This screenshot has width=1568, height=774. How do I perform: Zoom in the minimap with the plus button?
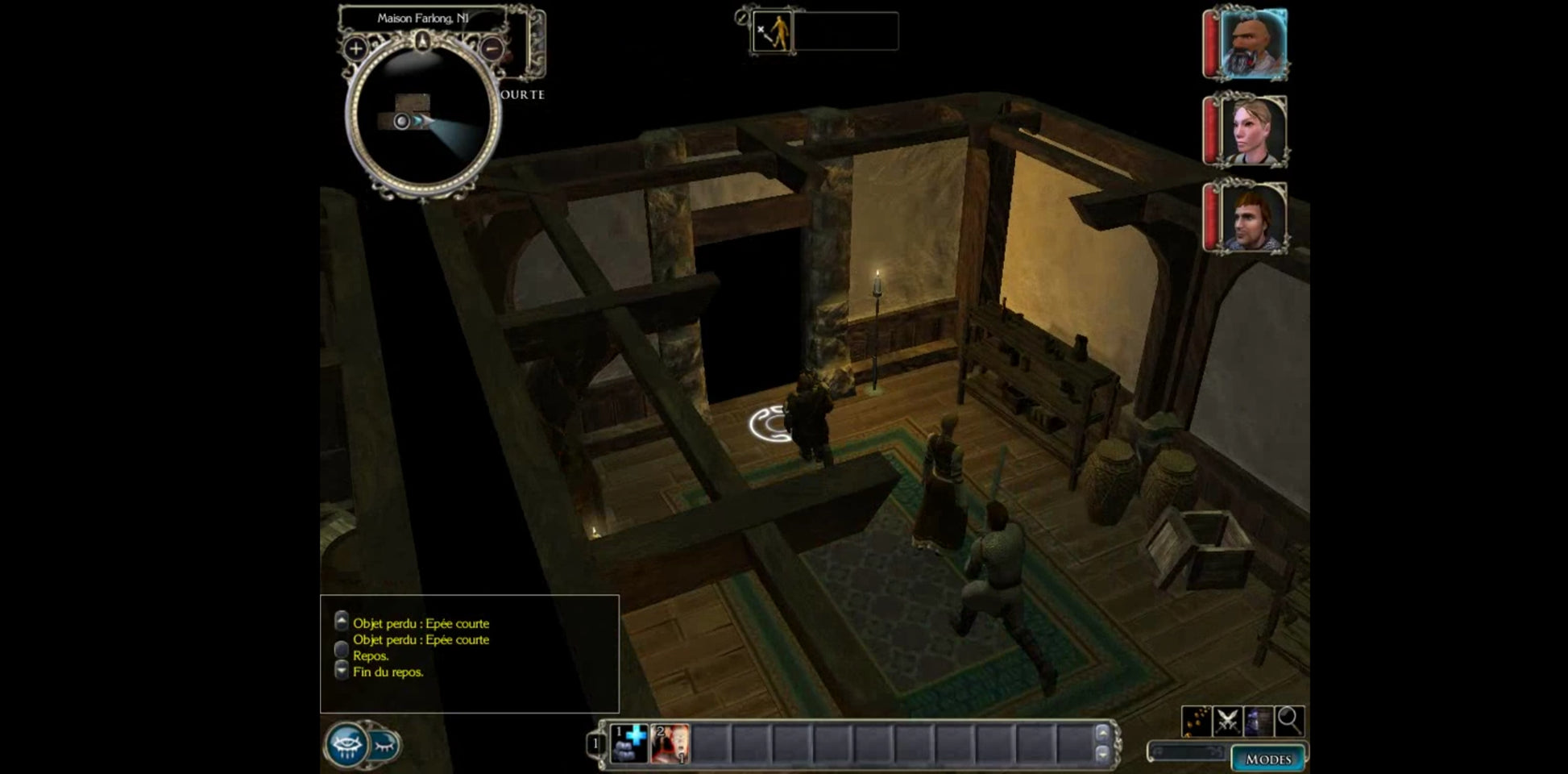355,48
